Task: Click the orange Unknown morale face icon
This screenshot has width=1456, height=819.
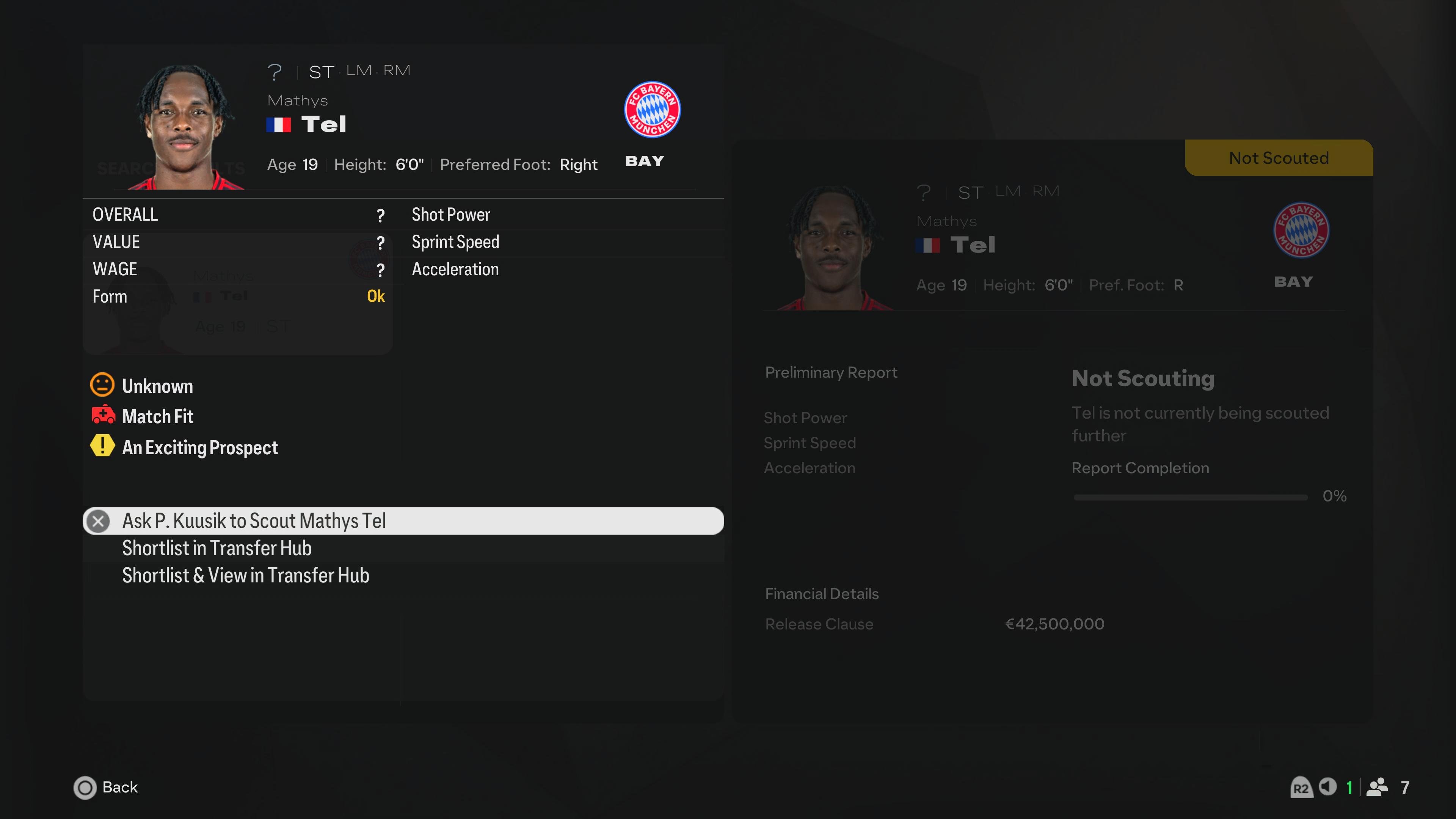Action: click(x=102, y=385)
